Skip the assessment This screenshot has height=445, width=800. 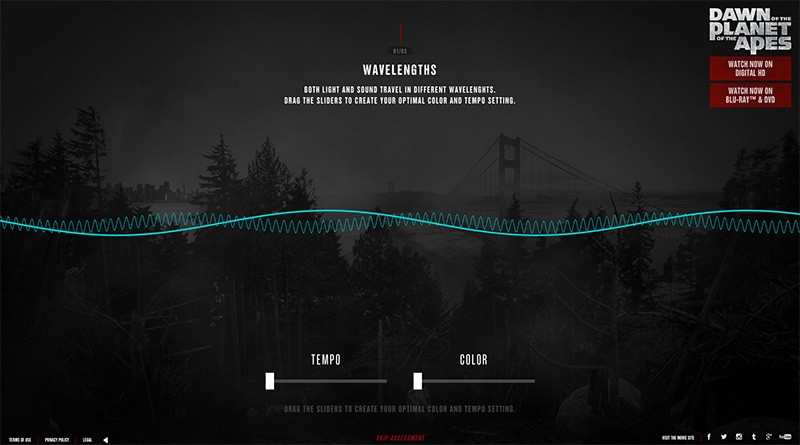[x=400, y=438]
